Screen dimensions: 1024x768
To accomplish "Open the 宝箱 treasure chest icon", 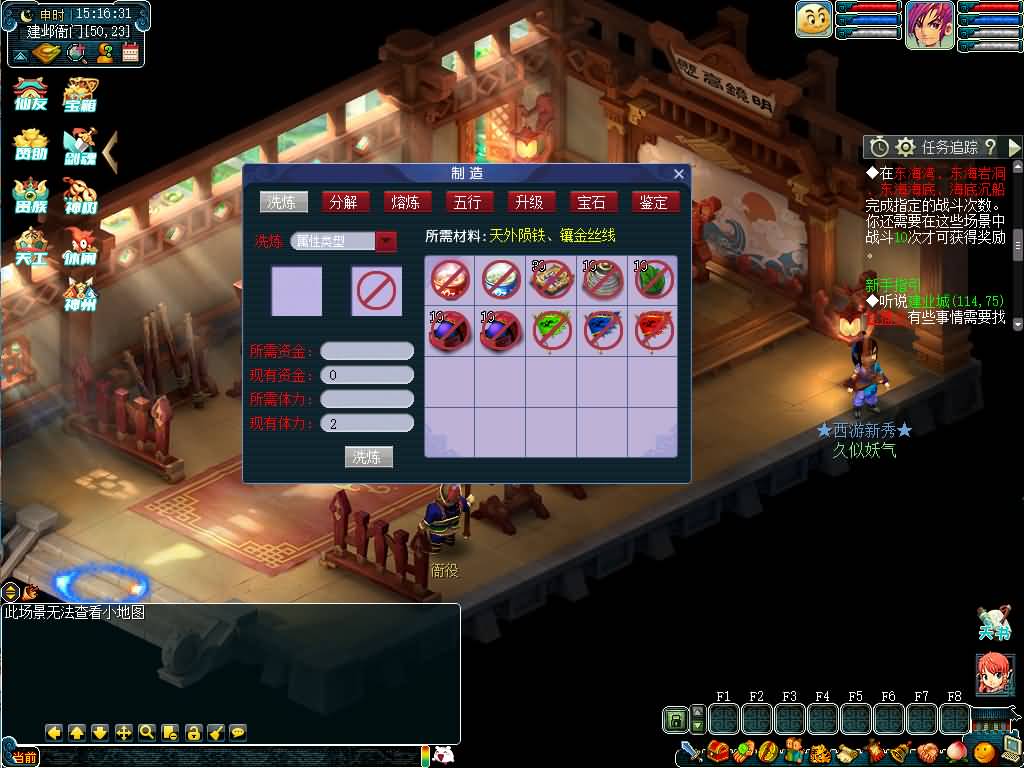I will click(80, 95).
